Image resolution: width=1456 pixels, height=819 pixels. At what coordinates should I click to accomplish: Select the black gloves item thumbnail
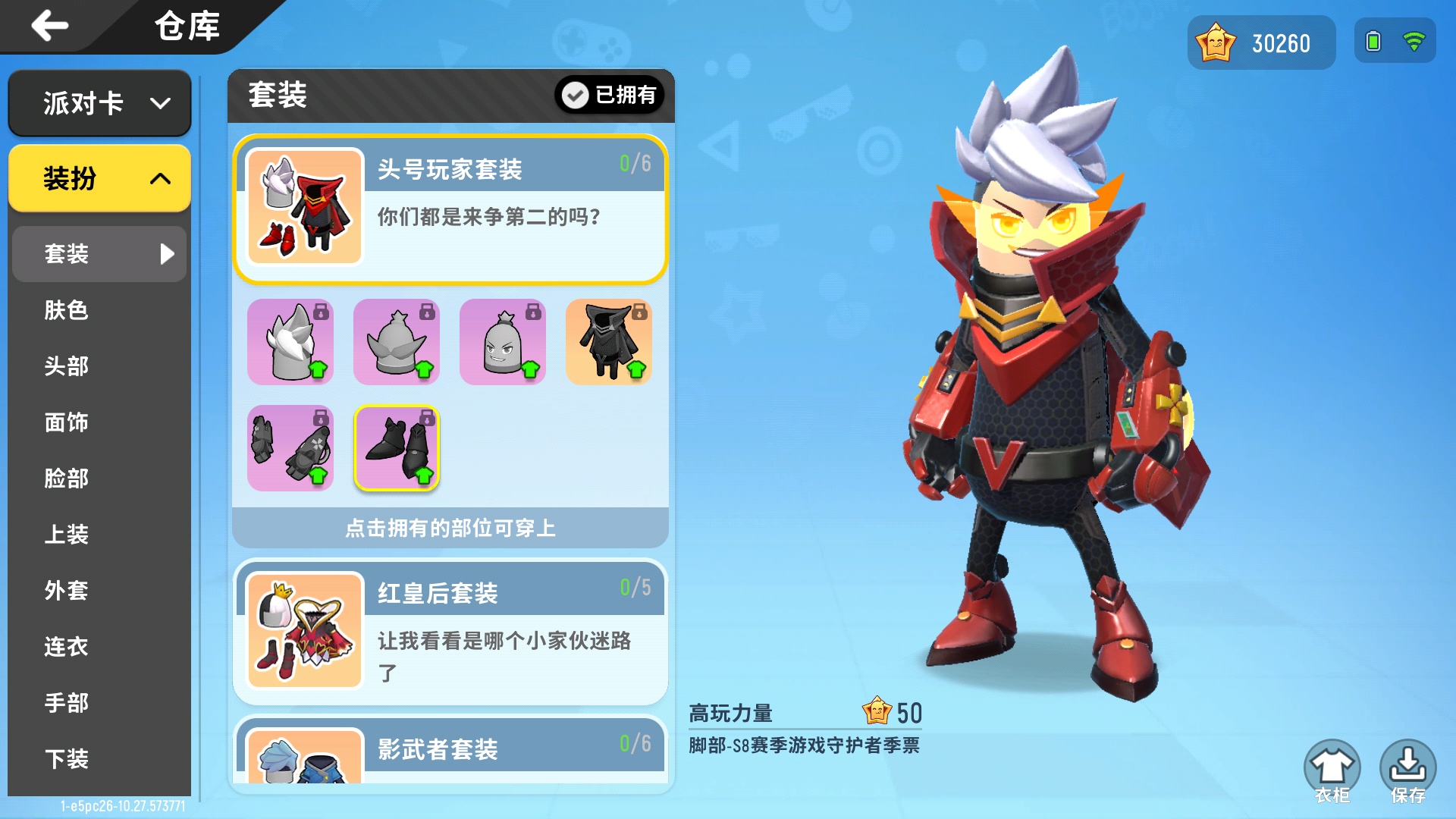coord(290,448)
